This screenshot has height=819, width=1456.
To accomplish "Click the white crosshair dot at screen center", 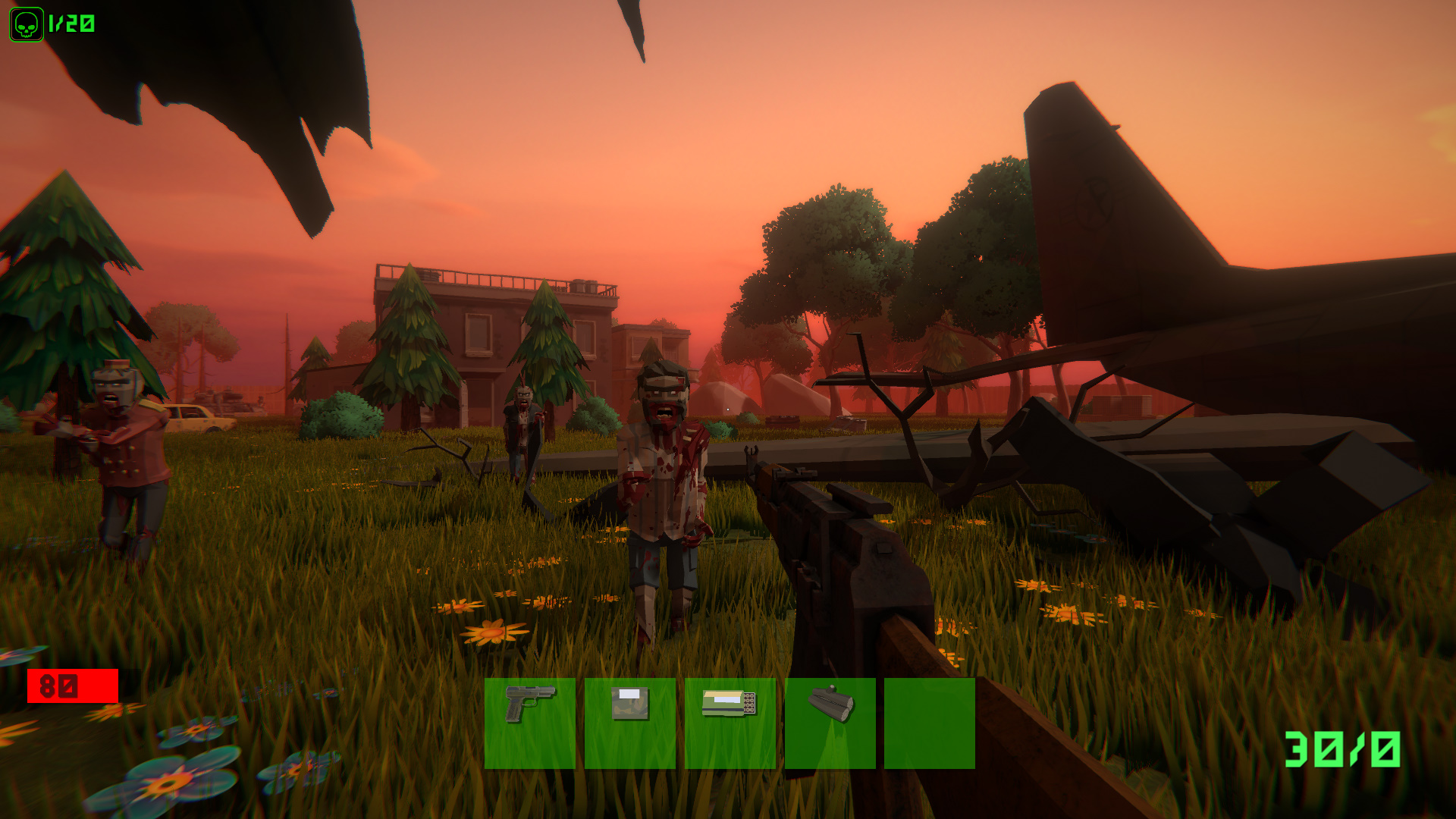I will [728, 409].
